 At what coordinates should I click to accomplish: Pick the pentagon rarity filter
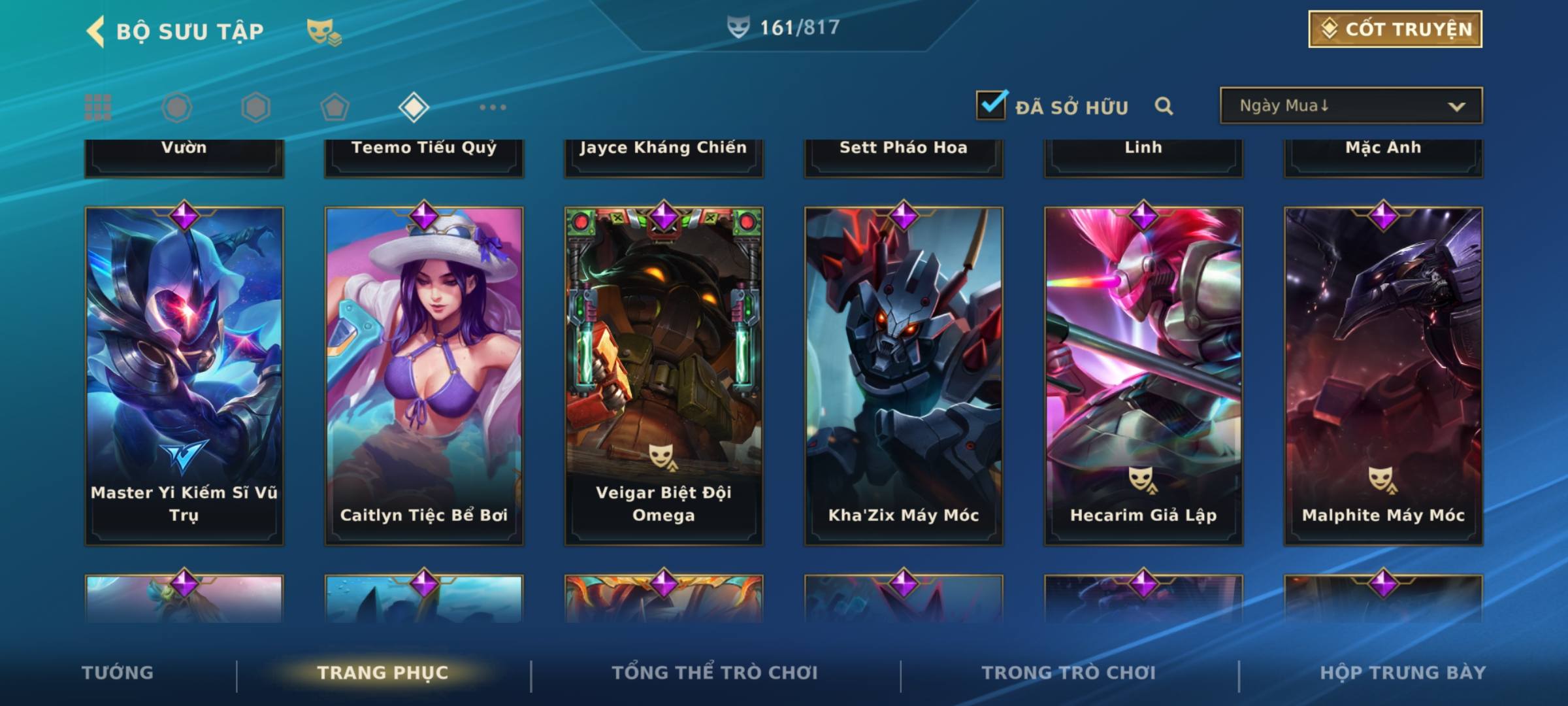335,107
